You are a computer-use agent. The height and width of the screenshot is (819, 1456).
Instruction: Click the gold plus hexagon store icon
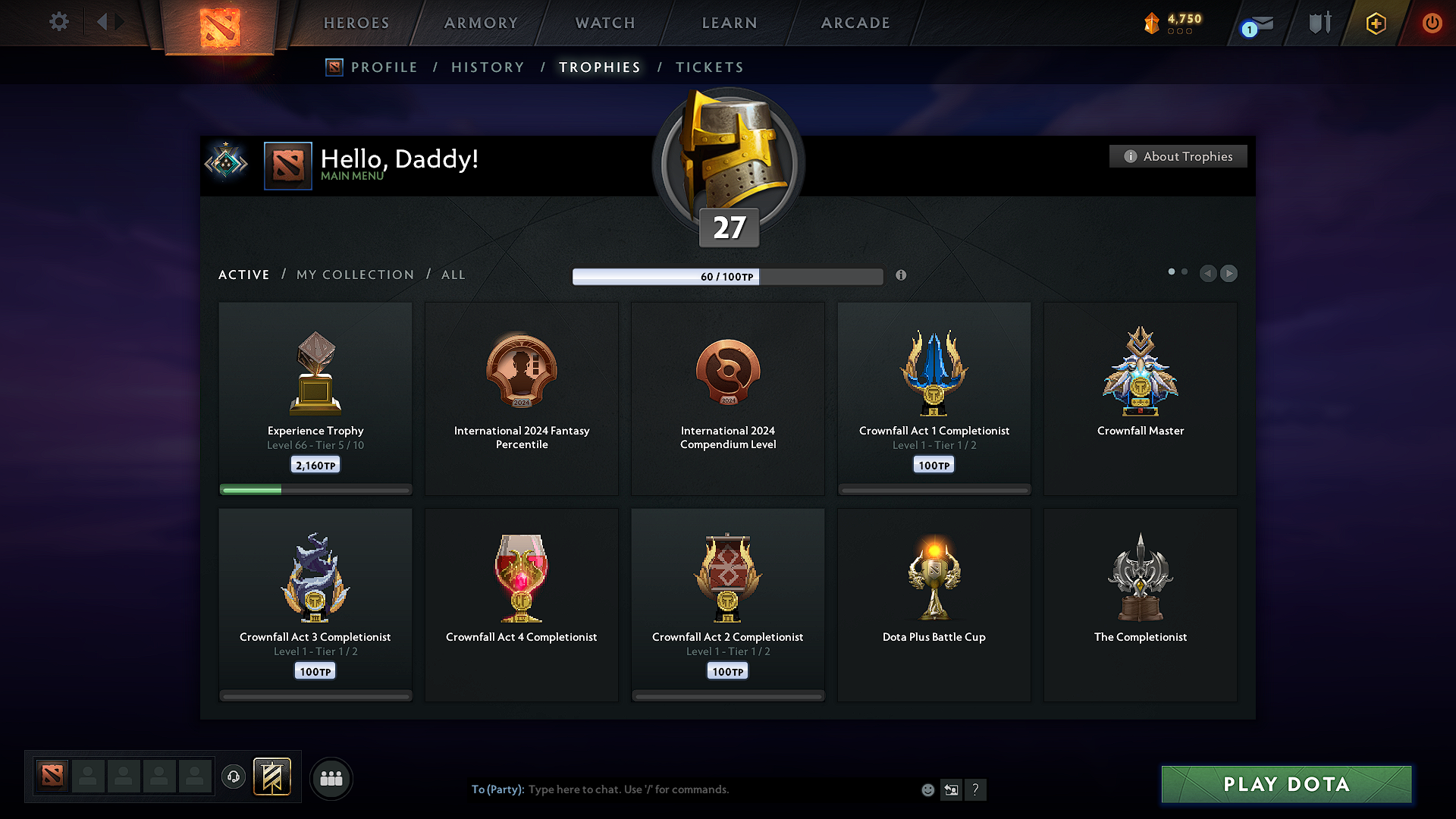coord(1375,23)
